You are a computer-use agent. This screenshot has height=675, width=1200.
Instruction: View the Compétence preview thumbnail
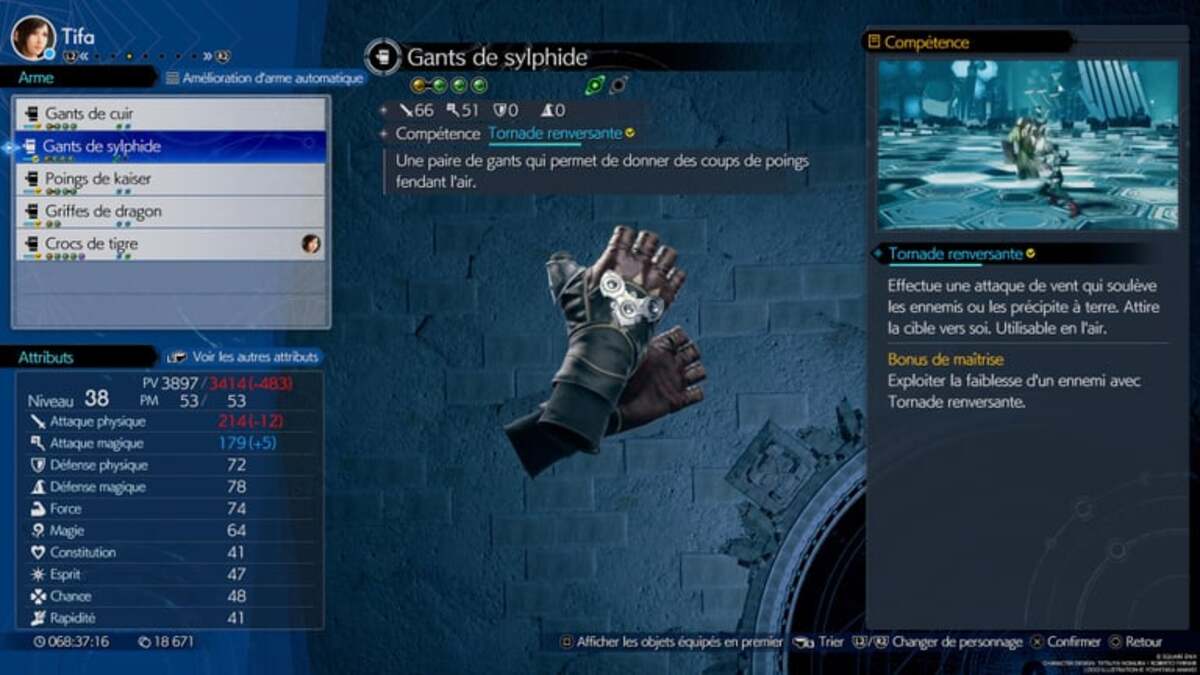coord(1027,145)
